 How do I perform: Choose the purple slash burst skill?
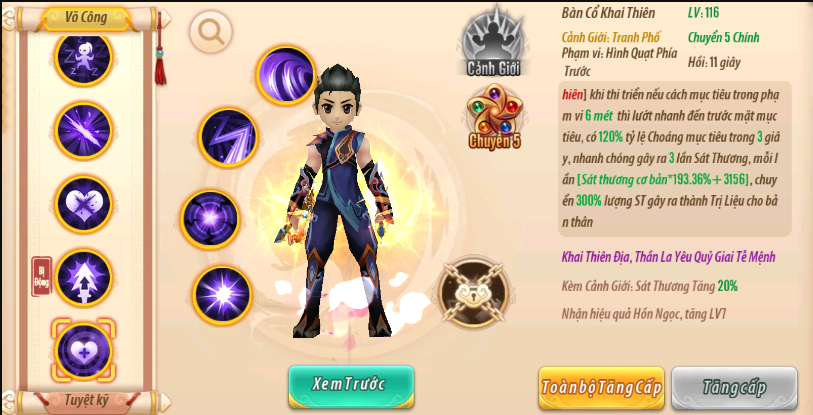(x=83, y=130)
